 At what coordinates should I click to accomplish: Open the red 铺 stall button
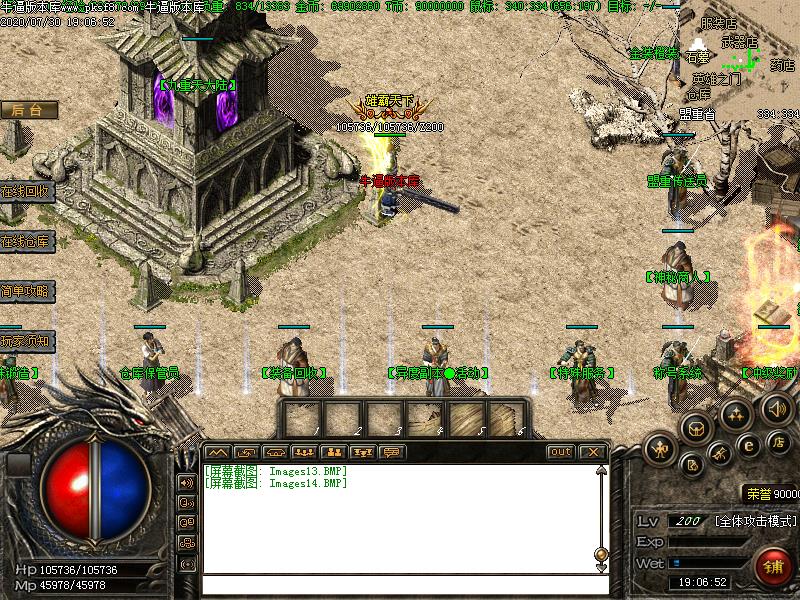coord(773,566)
